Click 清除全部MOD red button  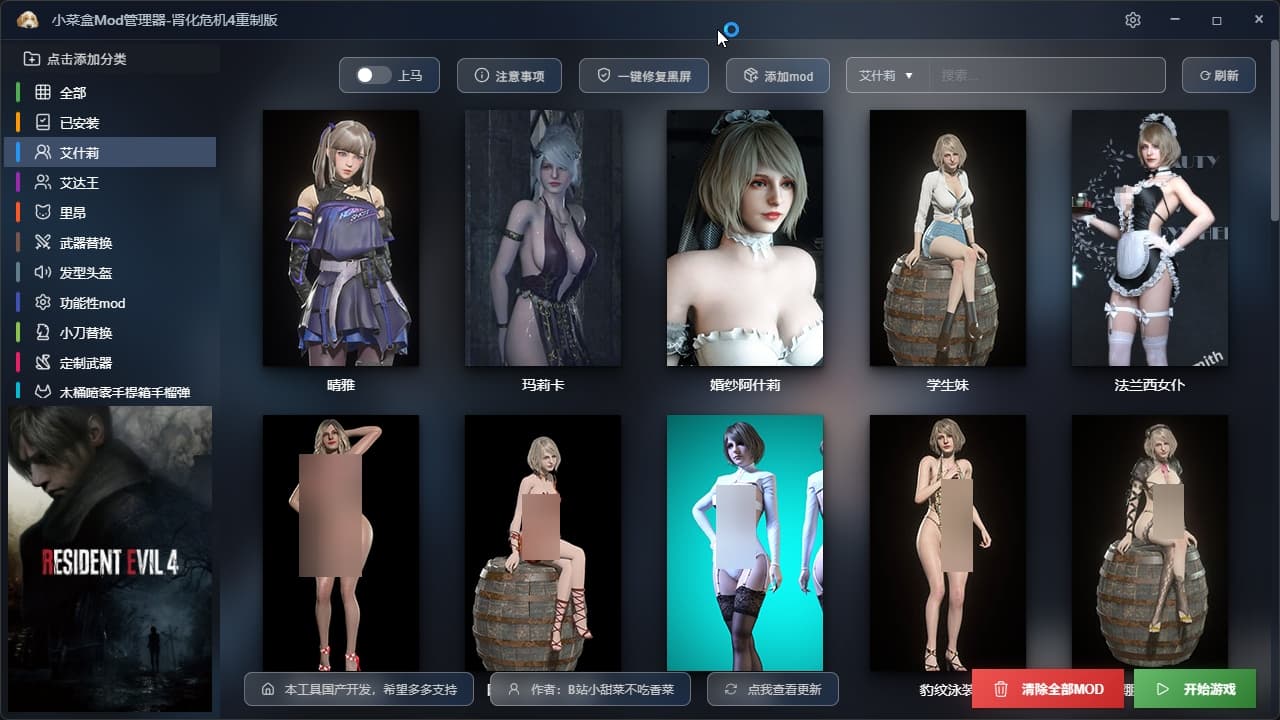(1049, 689)
